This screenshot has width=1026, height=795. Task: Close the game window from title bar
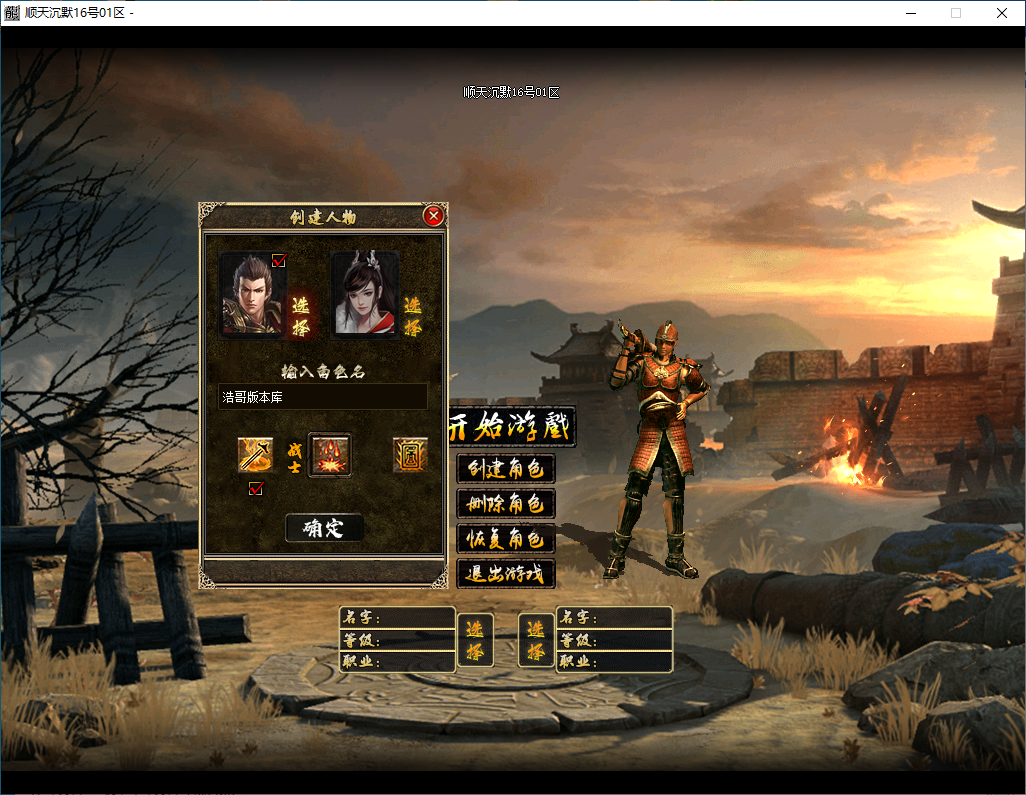coord(1001,13)
